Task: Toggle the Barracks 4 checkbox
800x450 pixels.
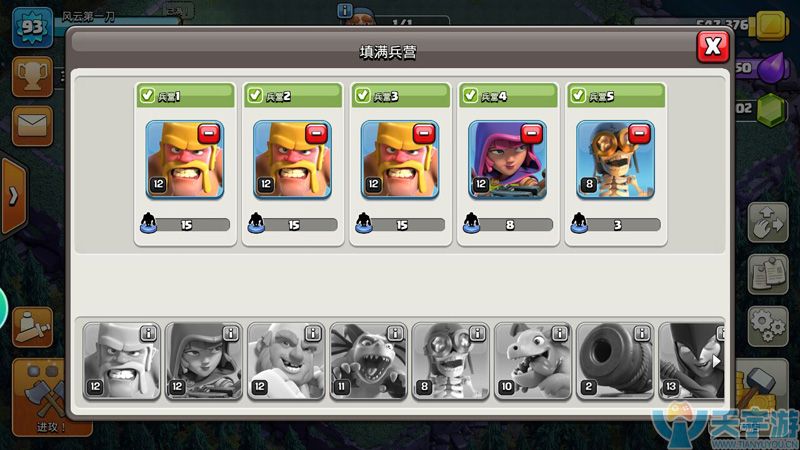Action: (471, 95)
